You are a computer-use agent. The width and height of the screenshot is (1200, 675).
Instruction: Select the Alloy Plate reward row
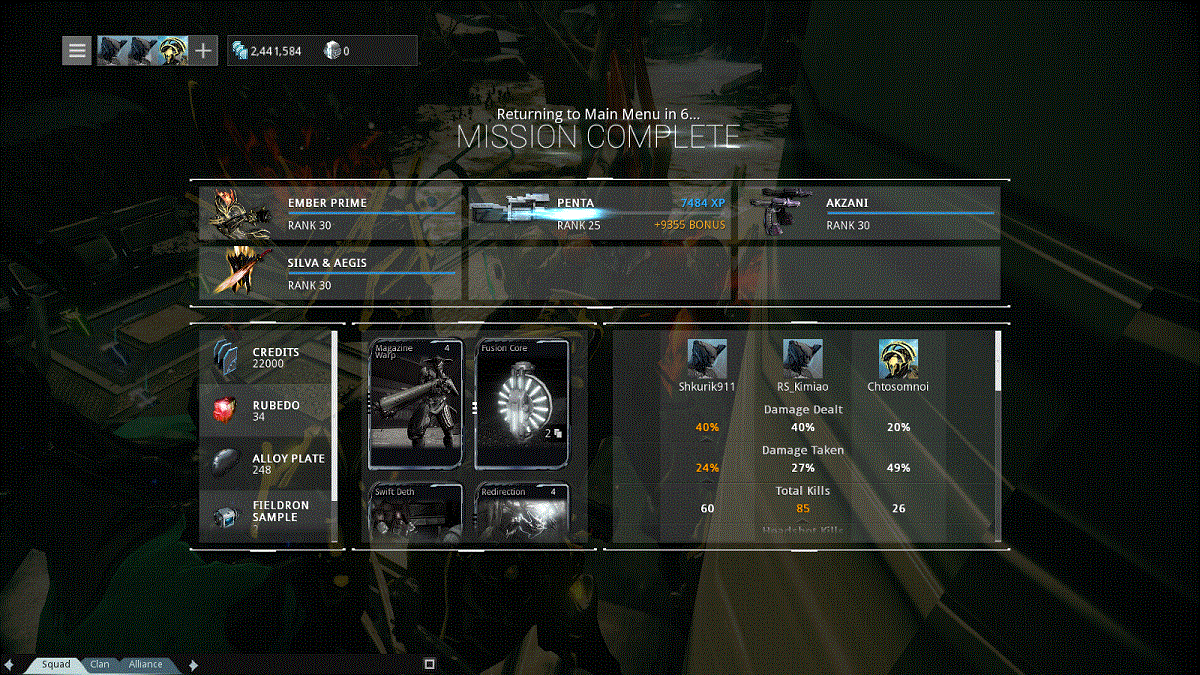point(266,463)
